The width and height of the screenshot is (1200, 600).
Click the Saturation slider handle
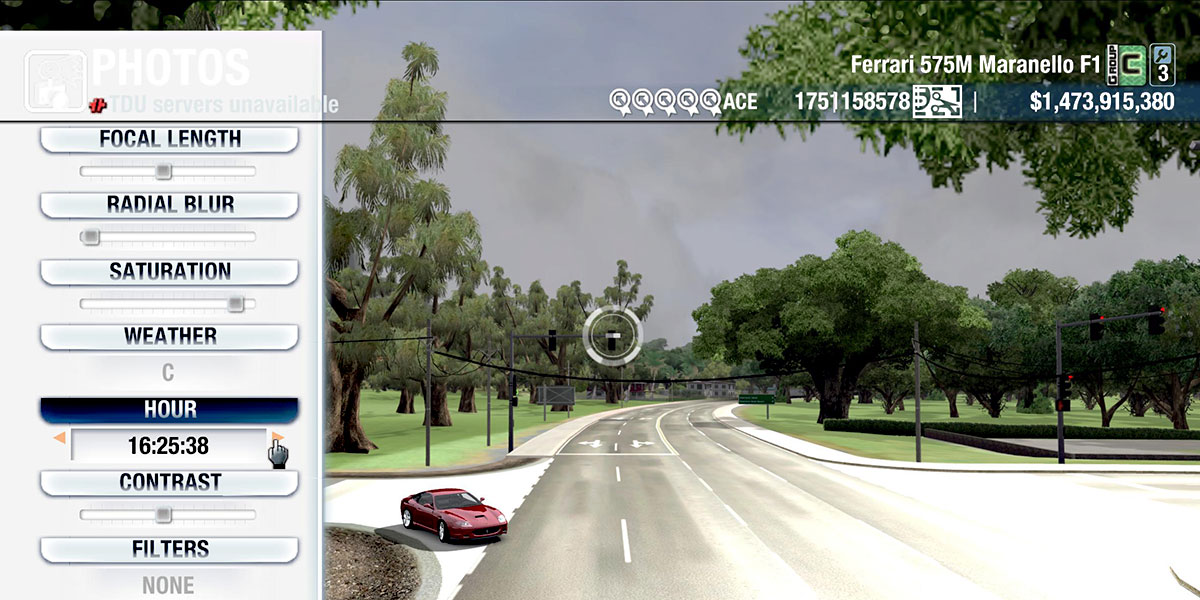pyautogui.click(x=235, y=303)
